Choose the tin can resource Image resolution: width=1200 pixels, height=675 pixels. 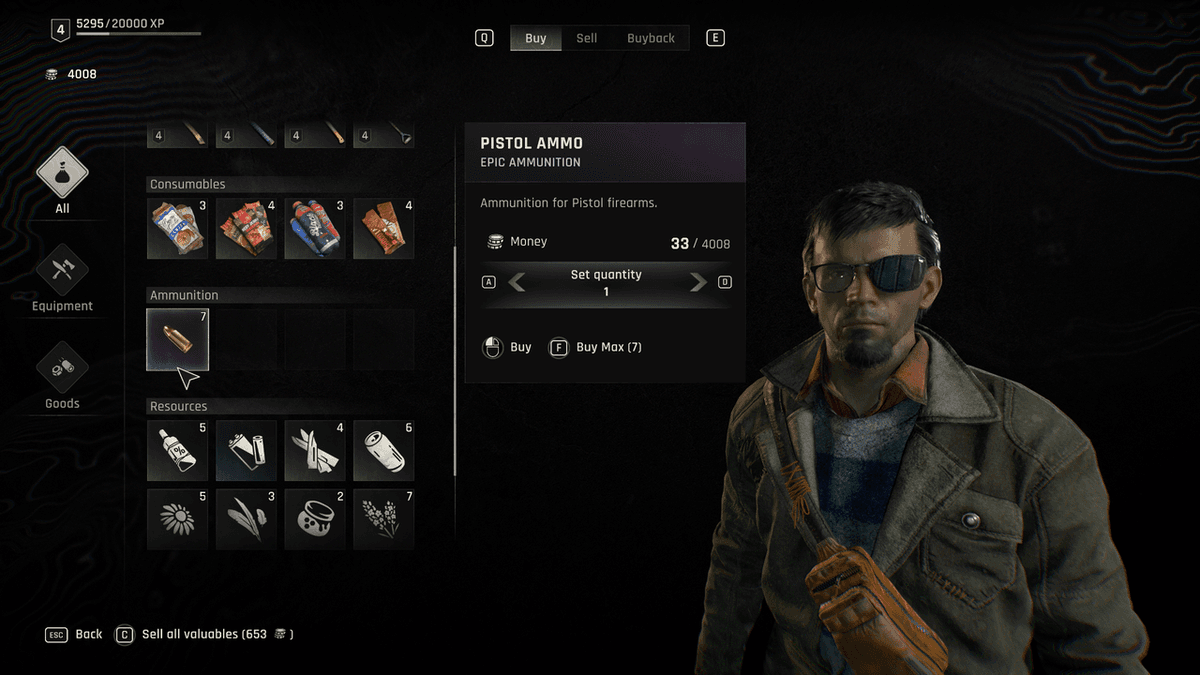click(x=384, y=450)
